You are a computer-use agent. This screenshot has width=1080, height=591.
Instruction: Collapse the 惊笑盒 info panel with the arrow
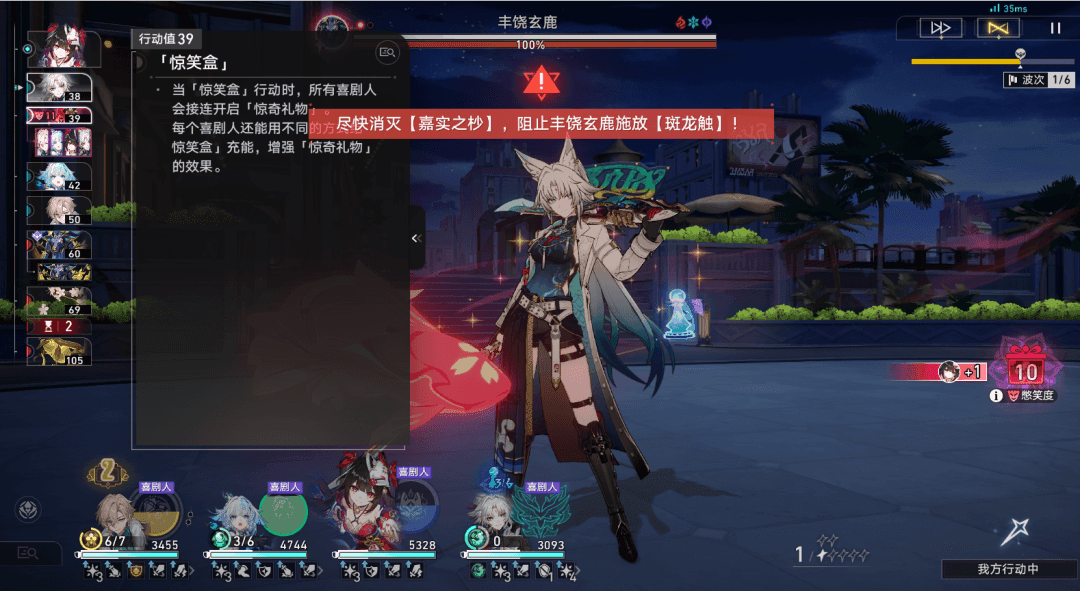[417, 238]
